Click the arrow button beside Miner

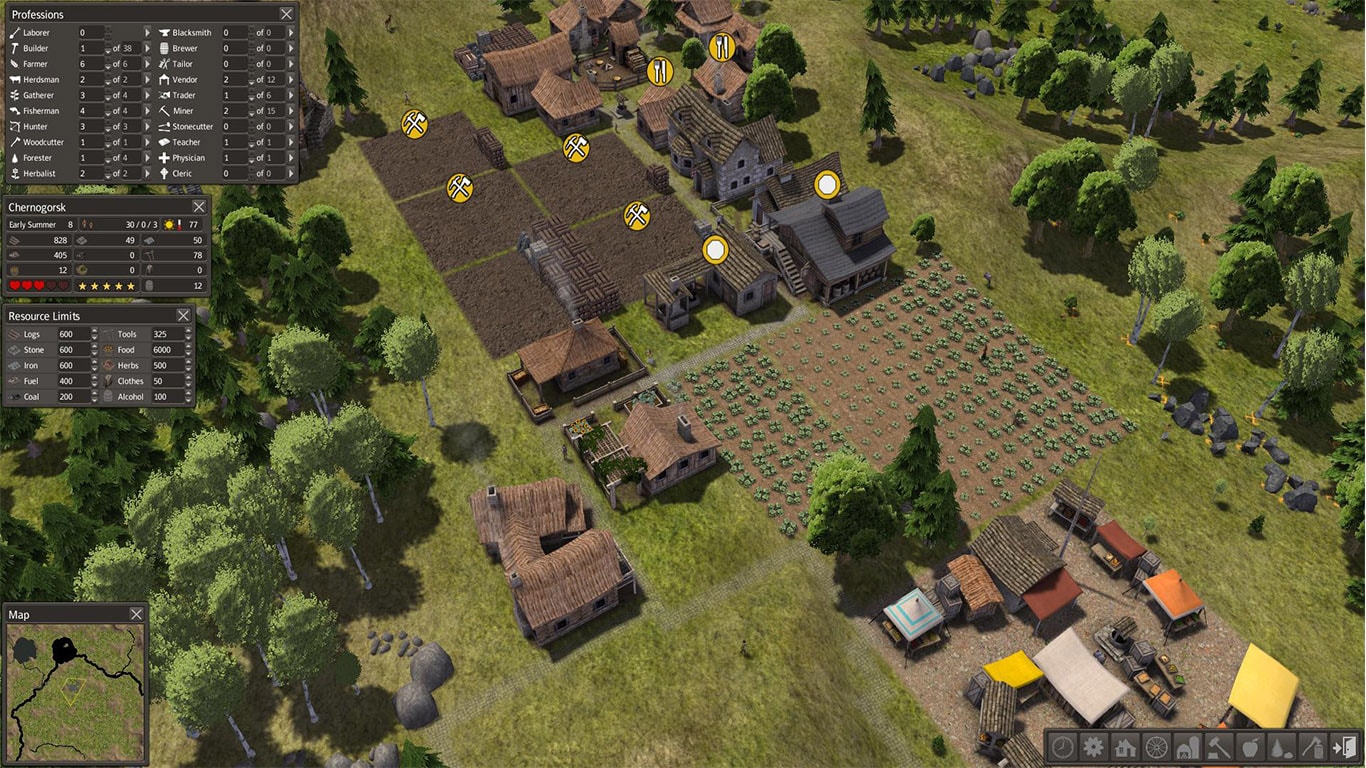pyautogui.click(x=291, y=111)
